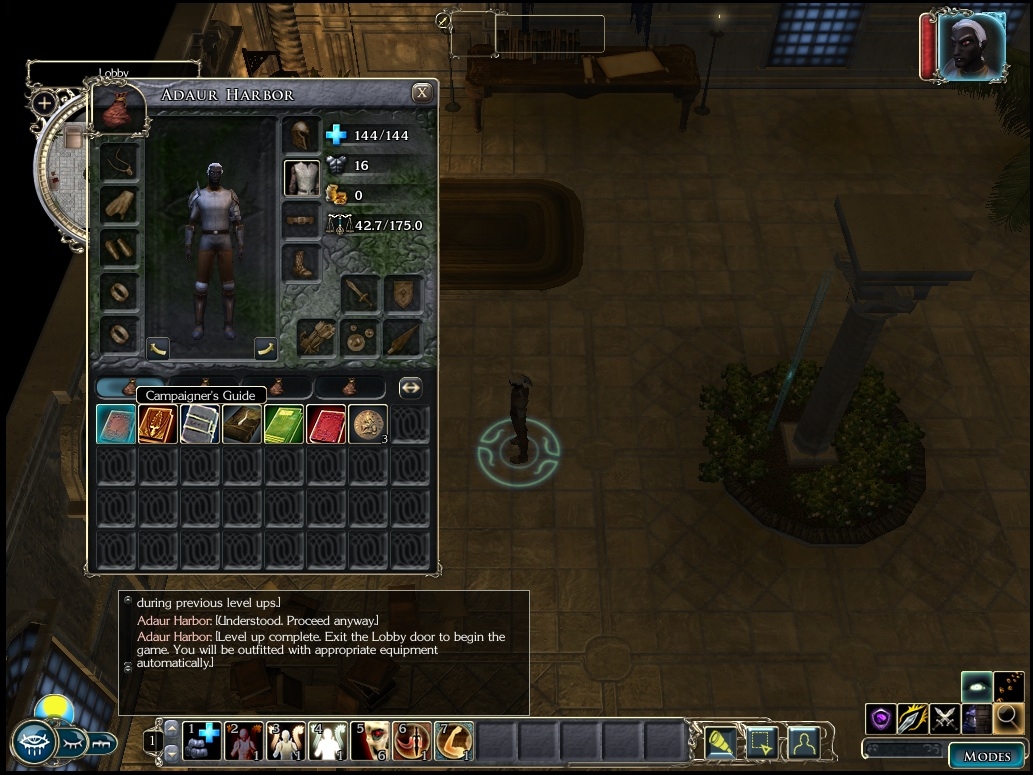Select the gold coin item stack
1033x775 pixels.
click(x=368, y=424)
